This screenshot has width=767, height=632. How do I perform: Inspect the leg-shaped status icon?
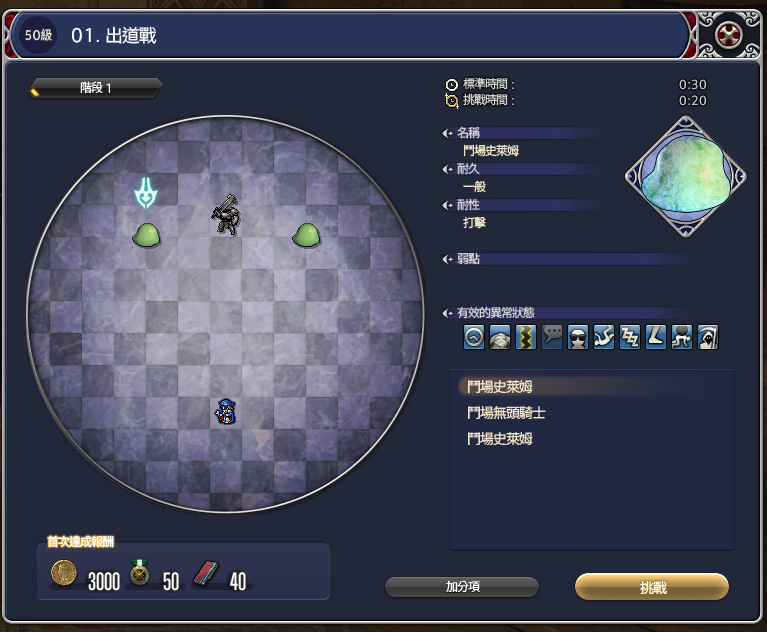656,337
